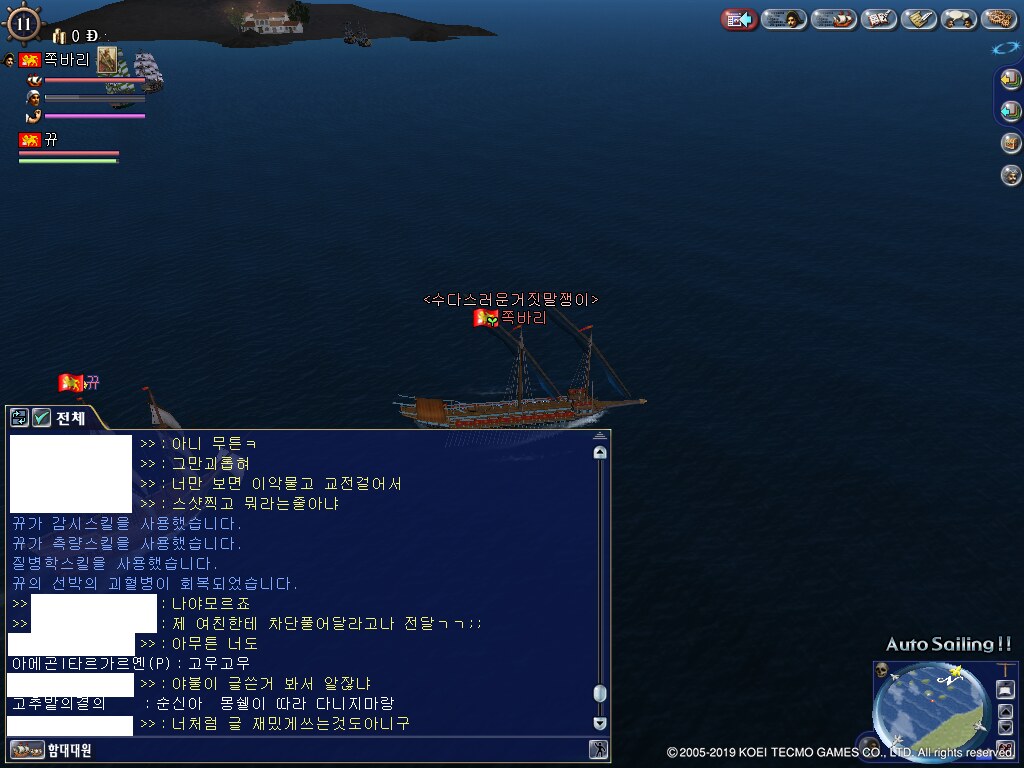Open the bearded sailor face shortcut
The width and height of the screenshot is (1024, 768).
(1011, 176)
